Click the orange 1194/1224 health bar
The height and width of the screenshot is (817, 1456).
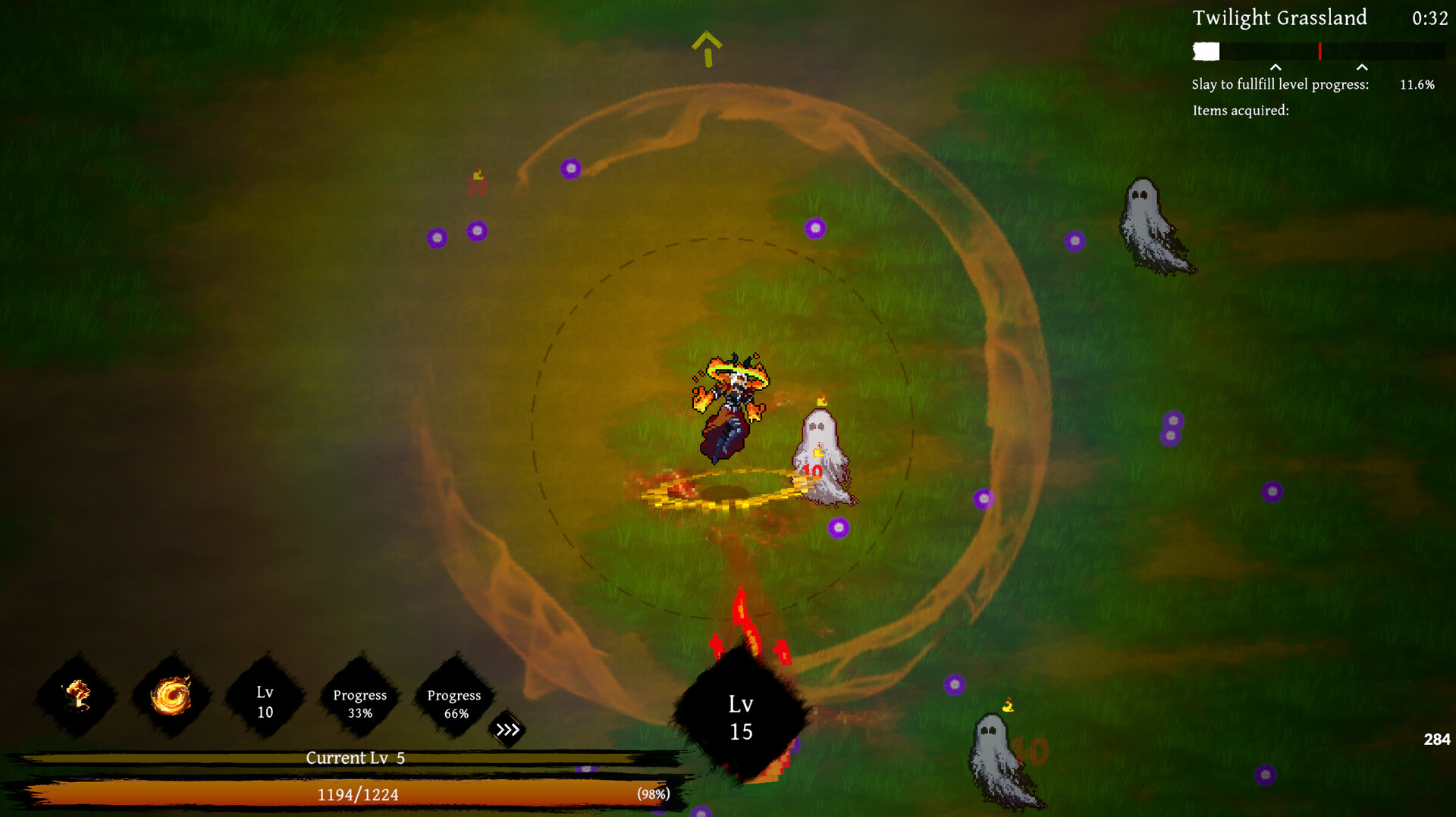tap(356, 795)
